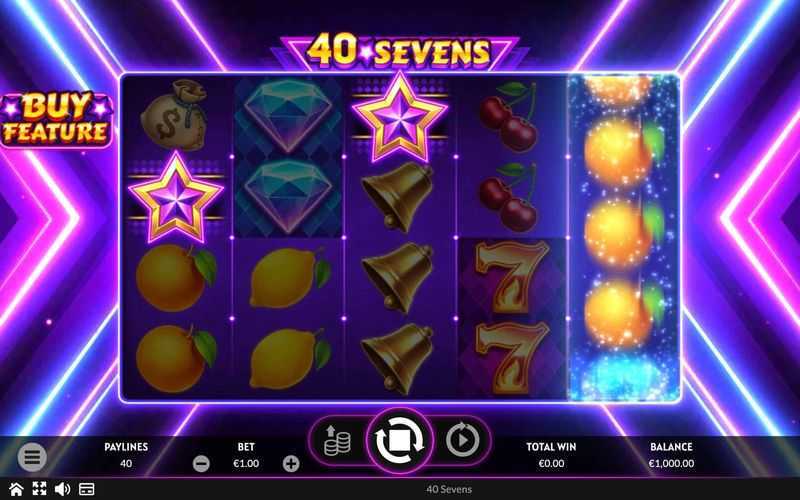Increase the bet with the plus button
Screen dimensions: 800x500
click(291, 463)
